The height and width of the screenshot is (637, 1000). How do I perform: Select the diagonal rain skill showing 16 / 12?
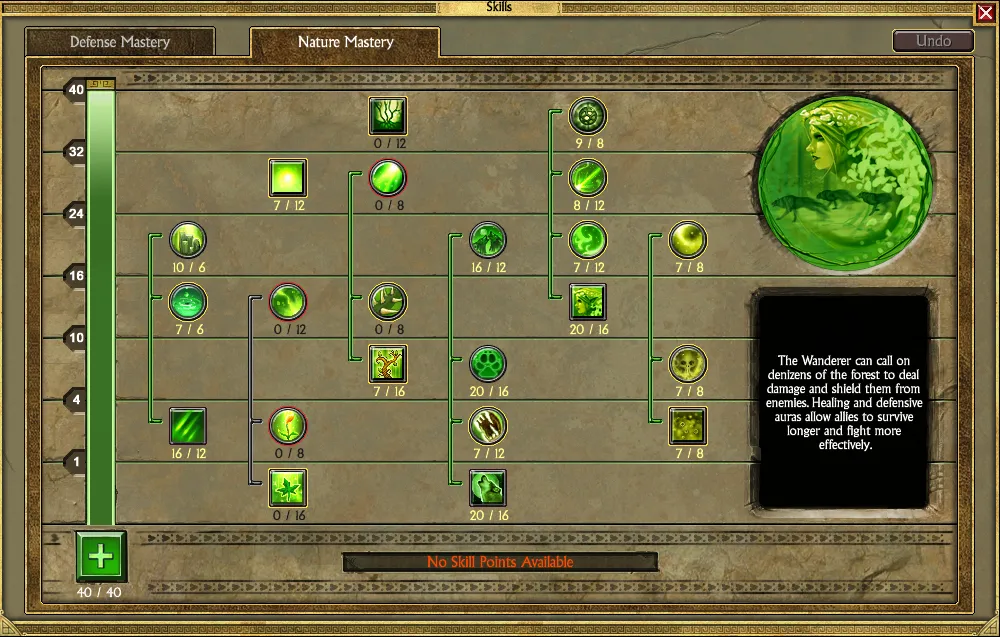[188, 426]
